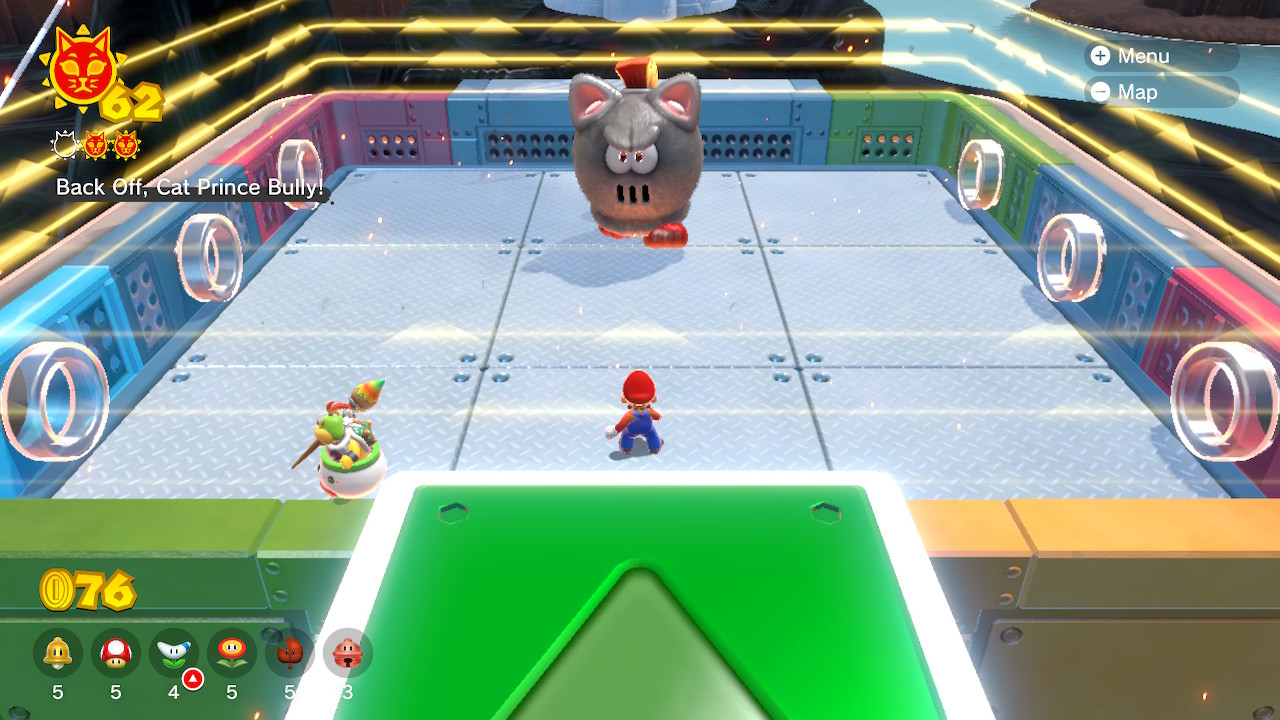The image size is (1280, 720).
Task: Select the Super Bell item
Action: click(x=55, y=652)
